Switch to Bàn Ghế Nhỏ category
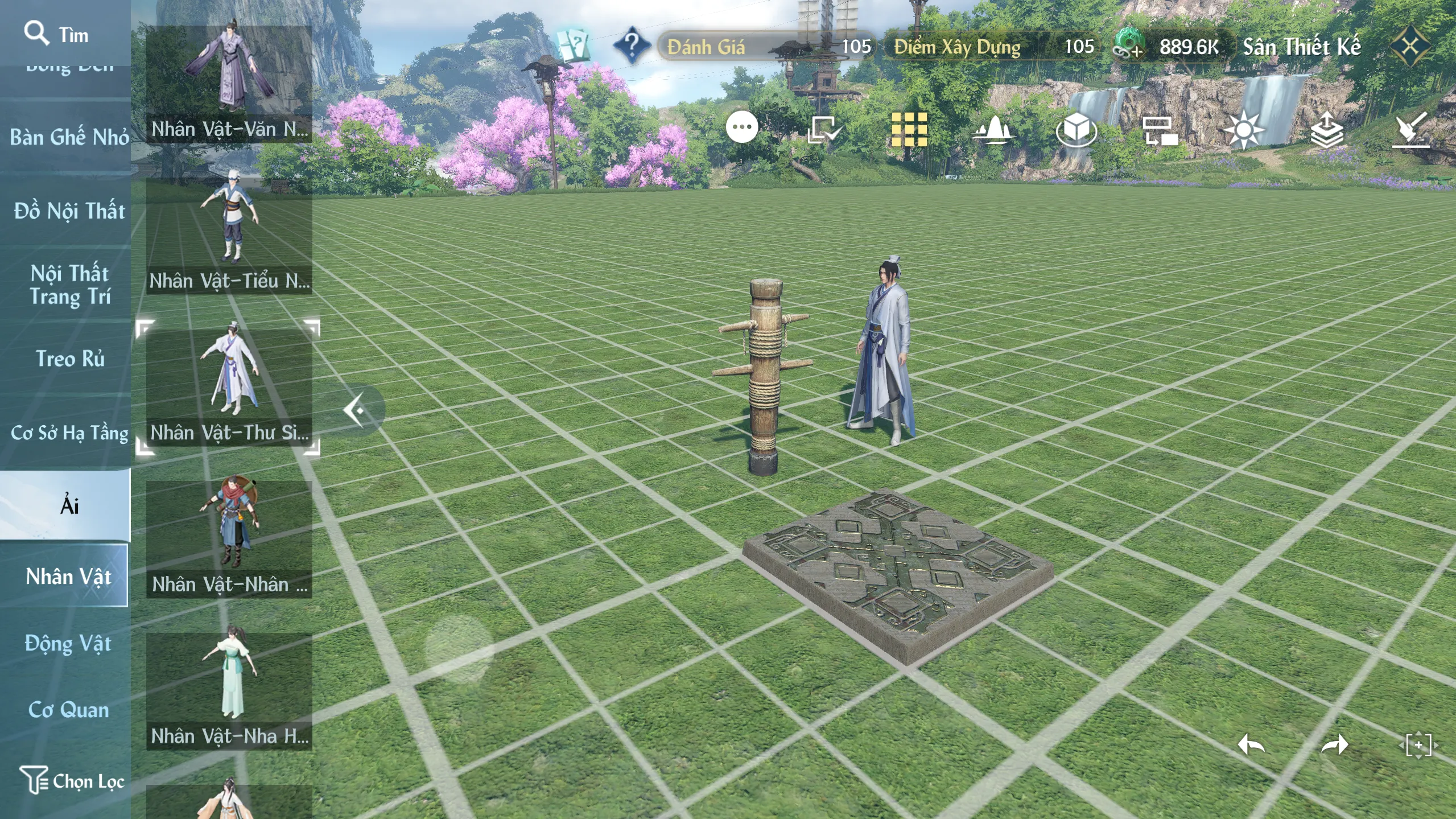This screenshot has width=1456, height=819. [69, 137]
